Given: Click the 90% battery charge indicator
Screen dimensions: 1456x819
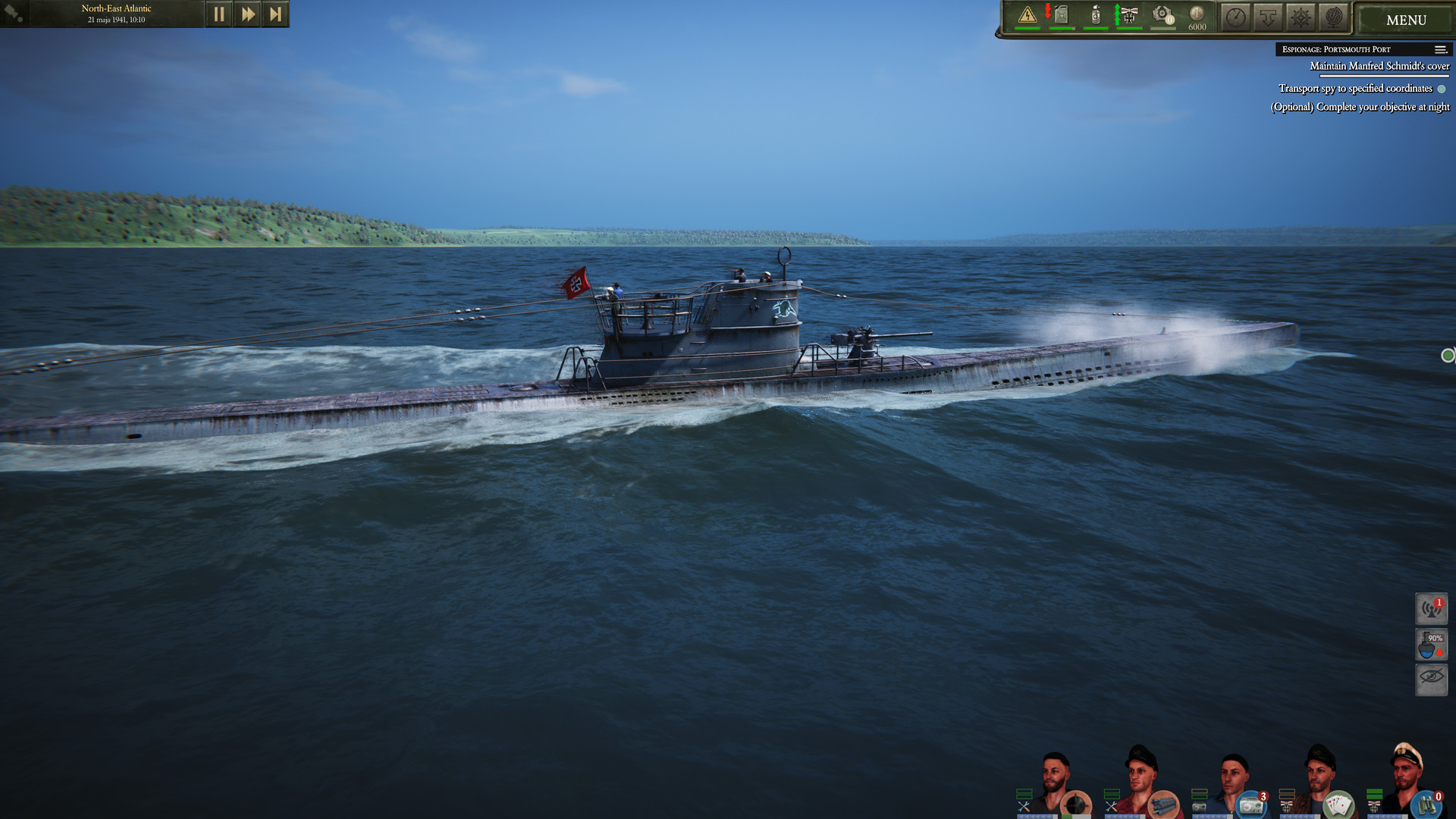Looking at the screenshot, I should click(x=1431, y=643).
